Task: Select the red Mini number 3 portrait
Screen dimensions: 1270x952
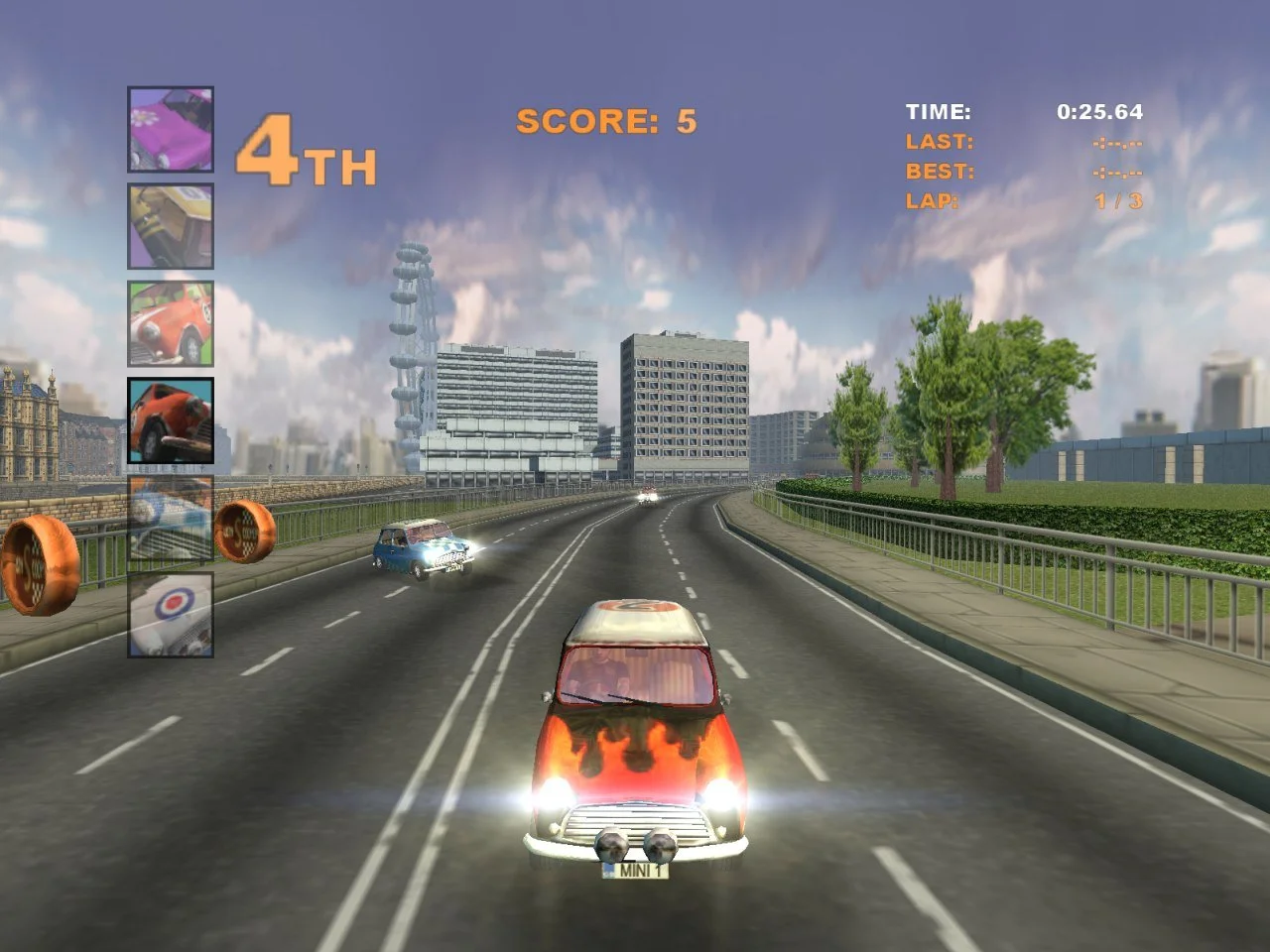Action: (169, 323)
